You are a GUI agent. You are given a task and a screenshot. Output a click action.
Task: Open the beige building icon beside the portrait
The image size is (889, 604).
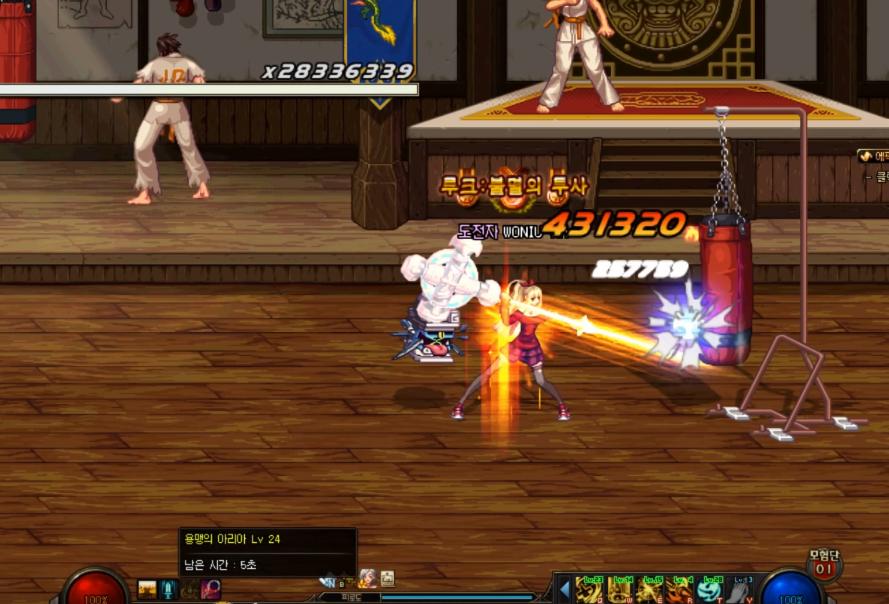click(x=387, y=578)
